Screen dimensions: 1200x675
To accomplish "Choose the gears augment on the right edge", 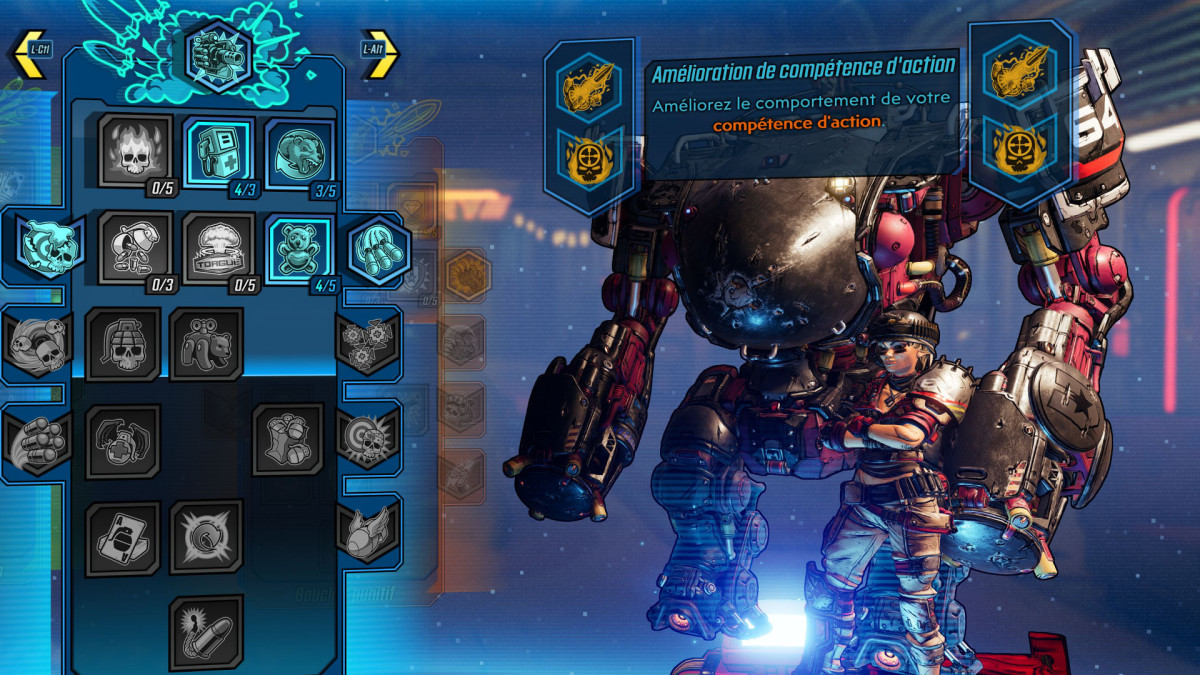I will tap(367, 343).
